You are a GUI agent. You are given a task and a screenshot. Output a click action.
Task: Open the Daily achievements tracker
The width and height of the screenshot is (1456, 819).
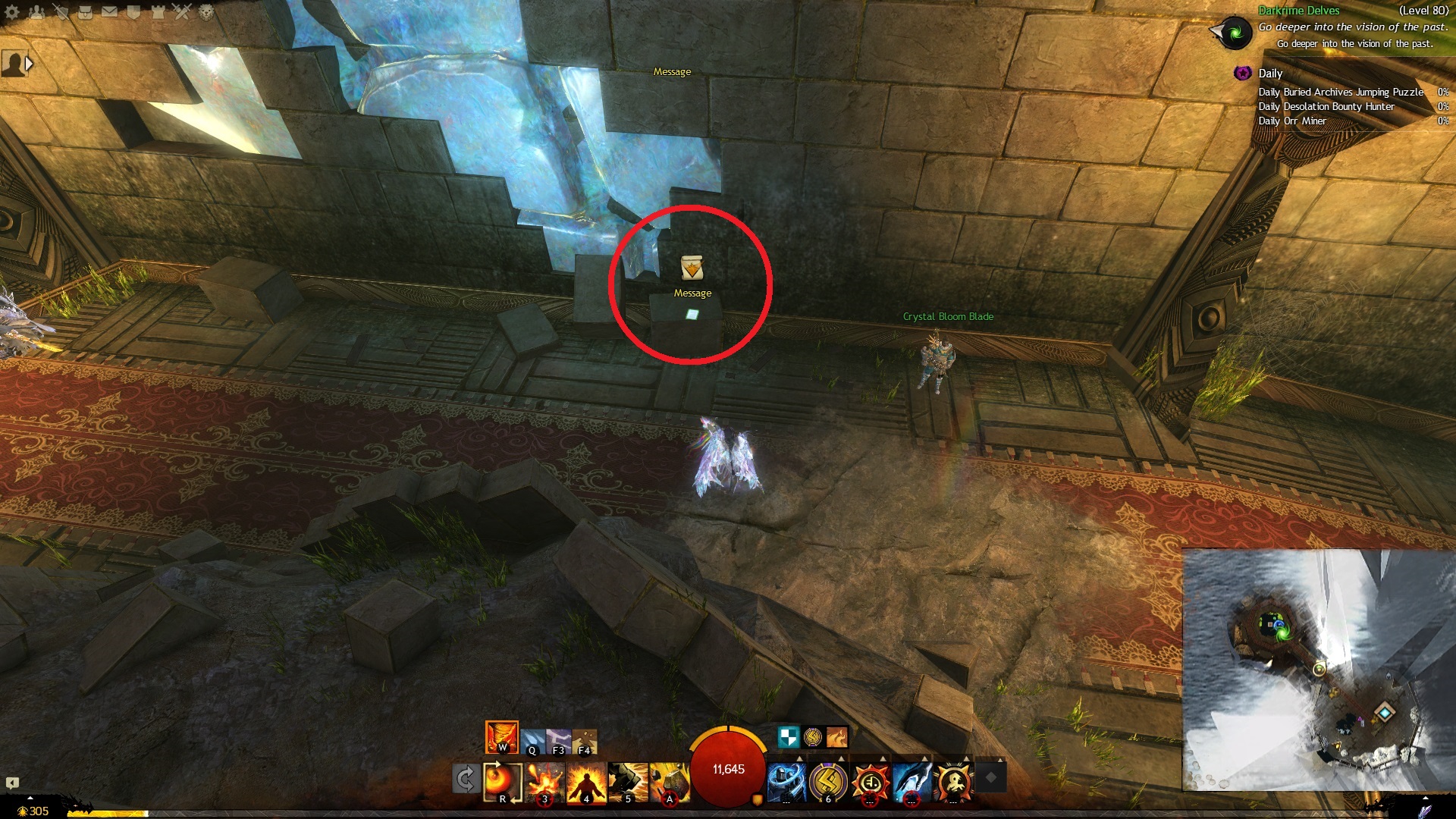coord(1270,74)
